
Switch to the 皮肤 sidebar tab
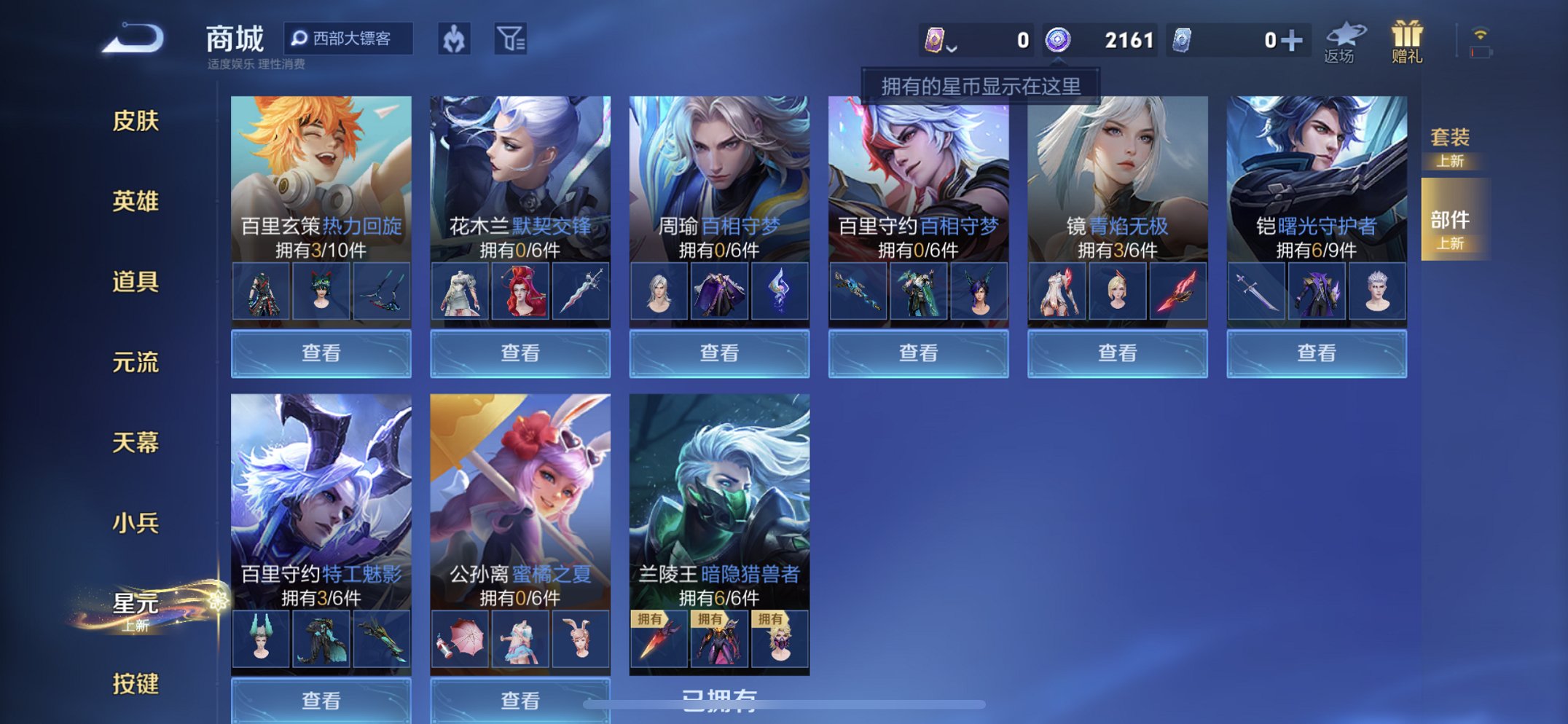tap(136, 122)
